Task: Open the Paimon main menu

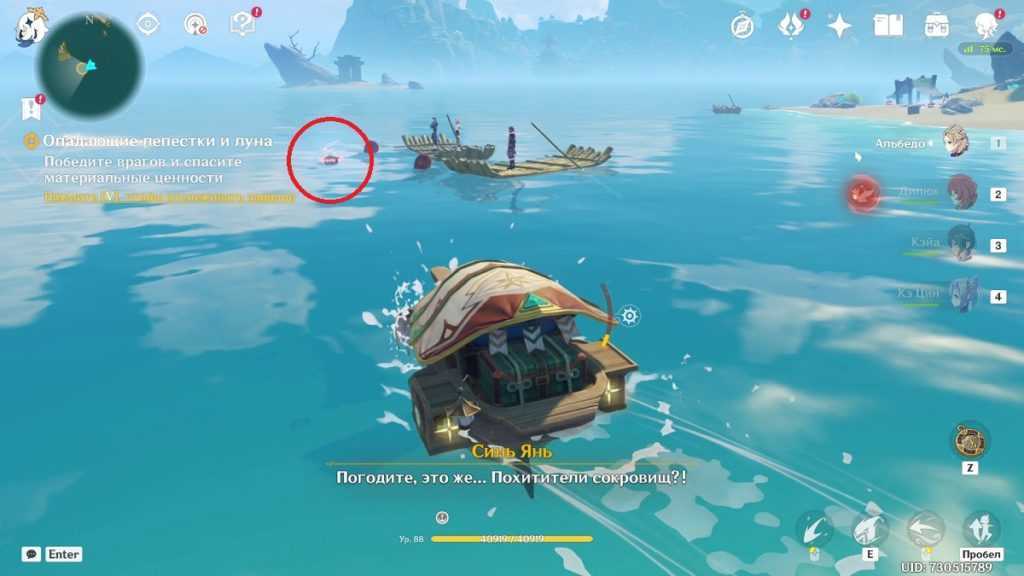Action: (30, 28)
